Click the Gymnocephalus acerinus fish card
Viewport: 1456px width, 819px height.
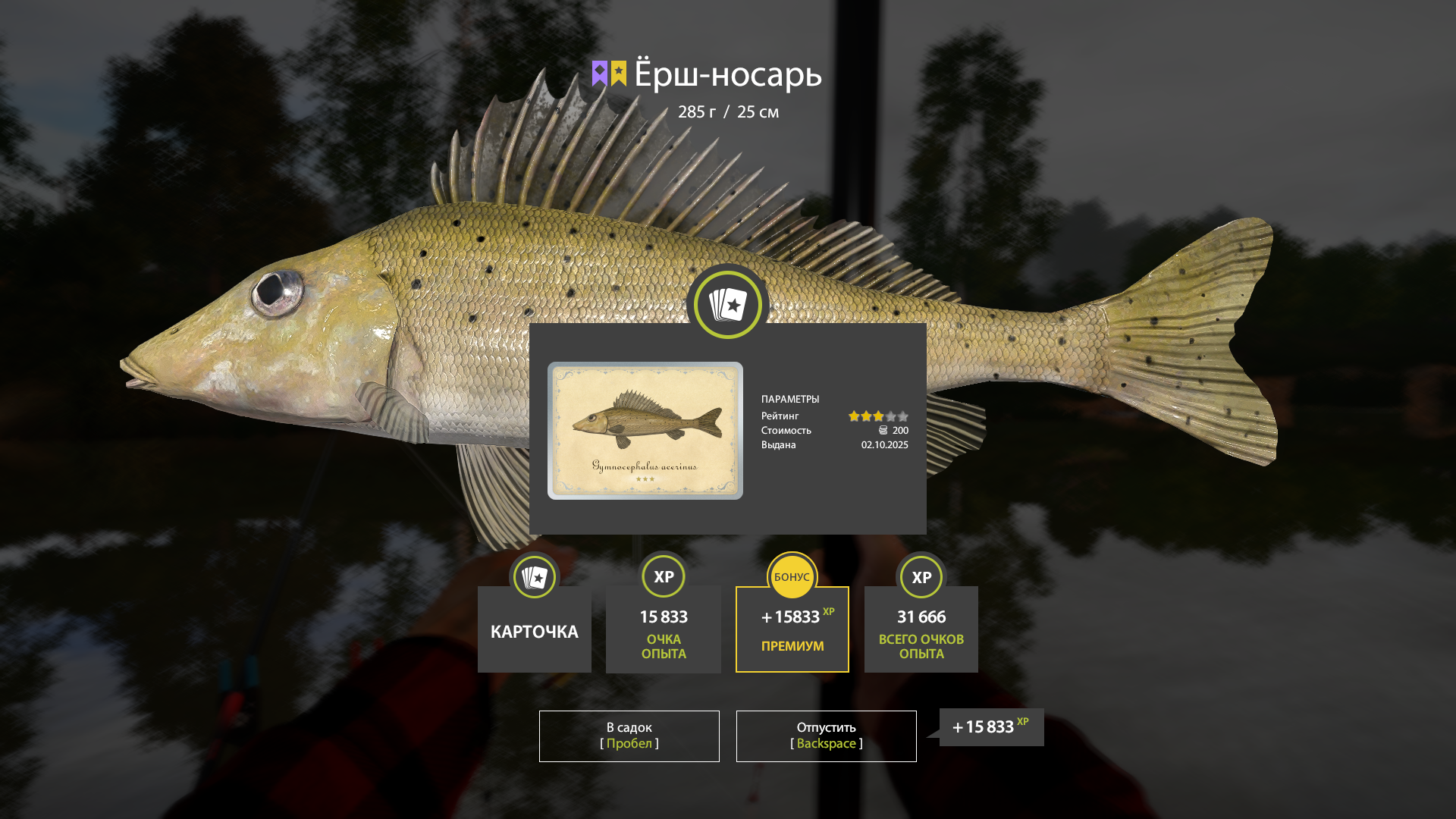tap(645, 430)
